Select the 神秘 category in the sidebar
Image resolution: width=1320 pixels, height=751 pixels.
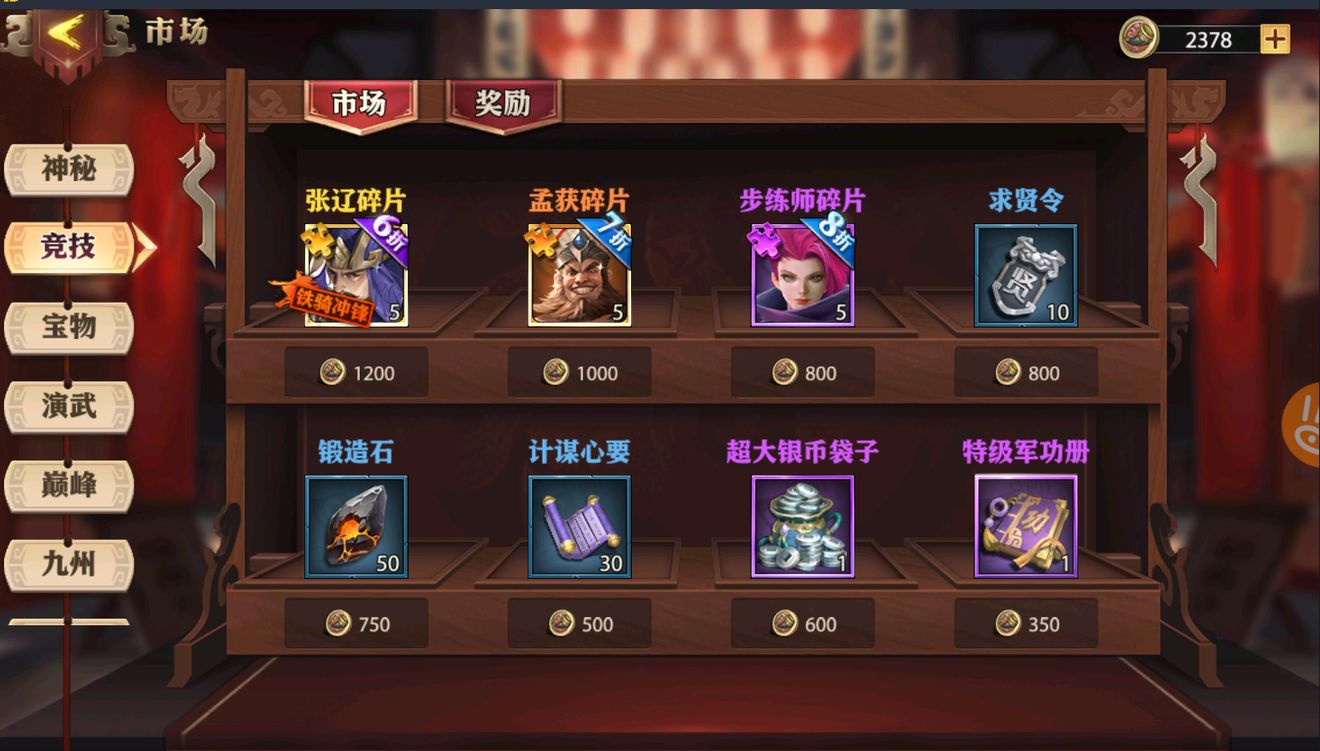pos(70,170)
